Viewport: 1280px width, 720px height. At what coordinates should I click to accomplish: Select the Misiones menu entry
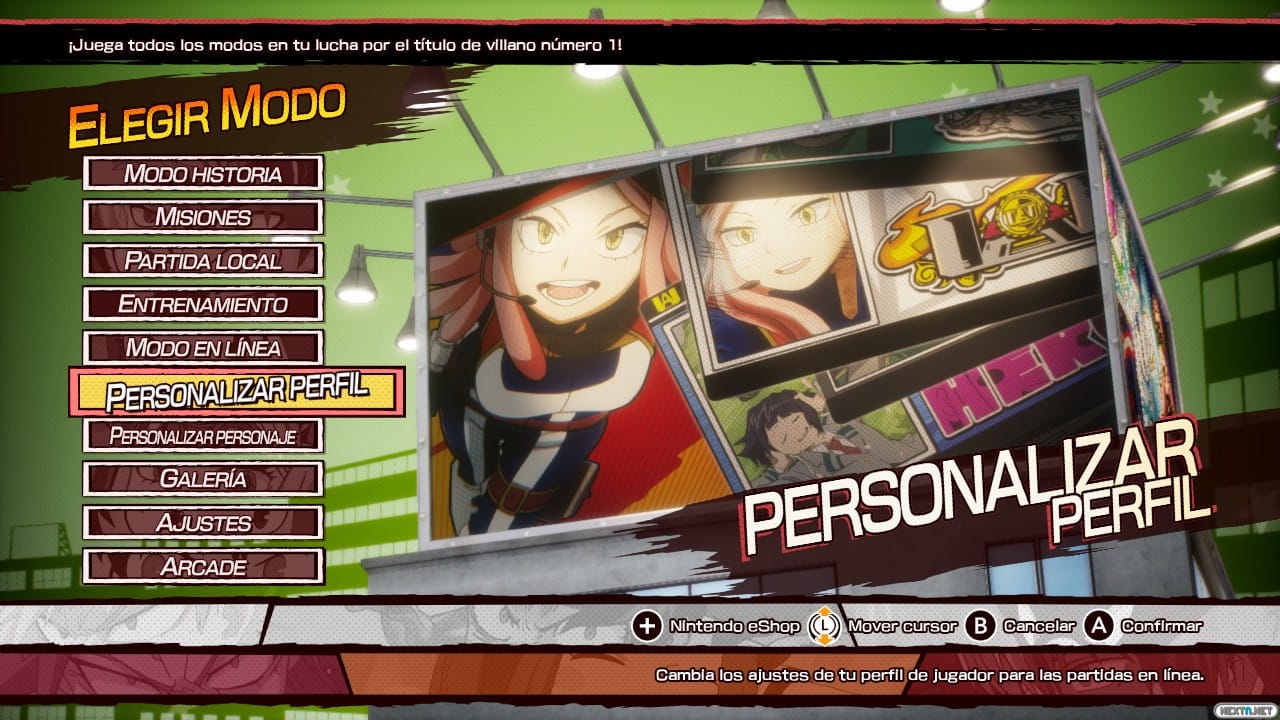click(203, 217)
